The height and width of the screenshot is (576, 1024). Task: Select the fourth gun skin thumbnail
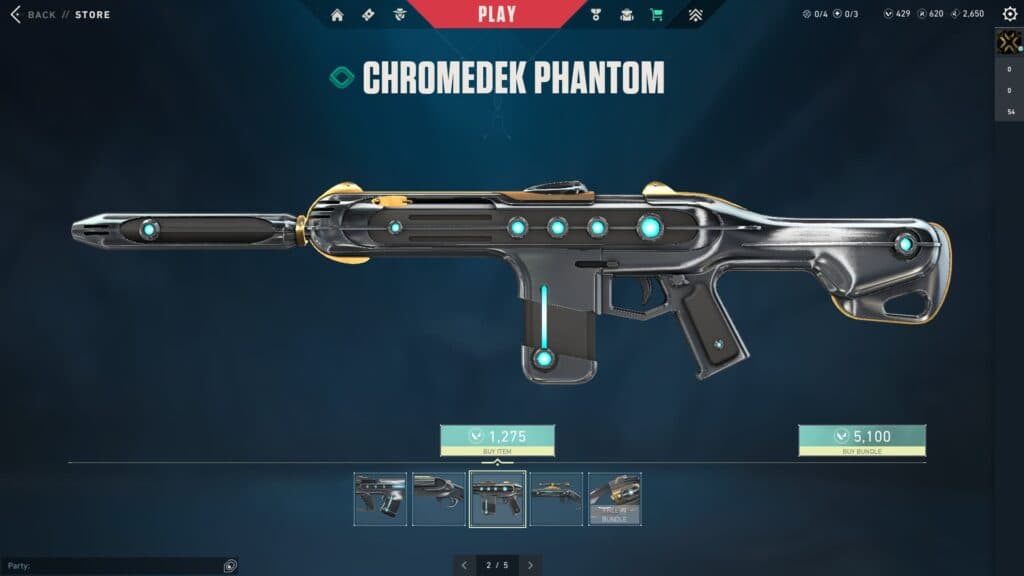[556, 498]
